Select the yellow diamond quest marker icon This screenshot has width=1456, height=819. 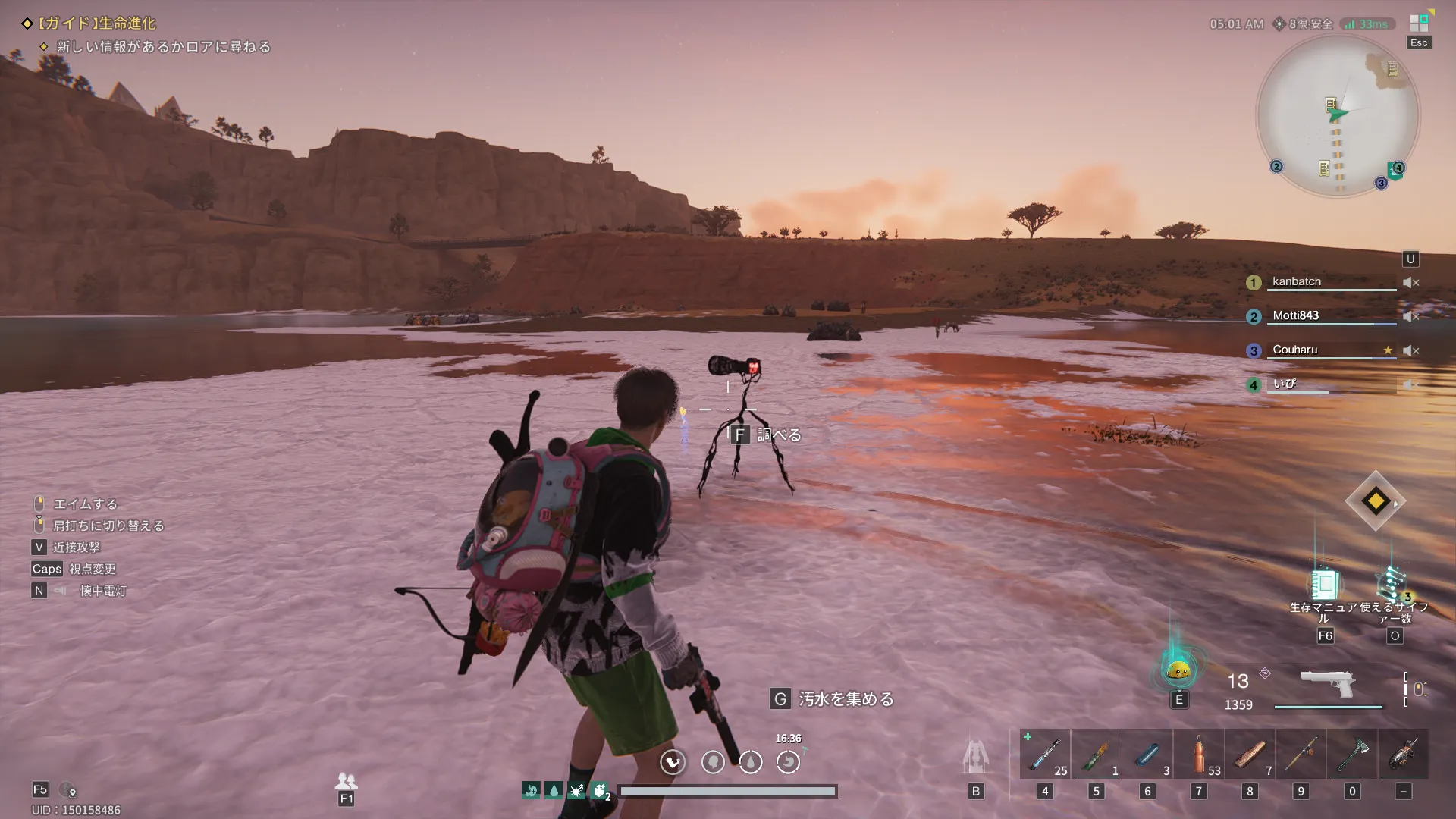[x=1375, y=500]
